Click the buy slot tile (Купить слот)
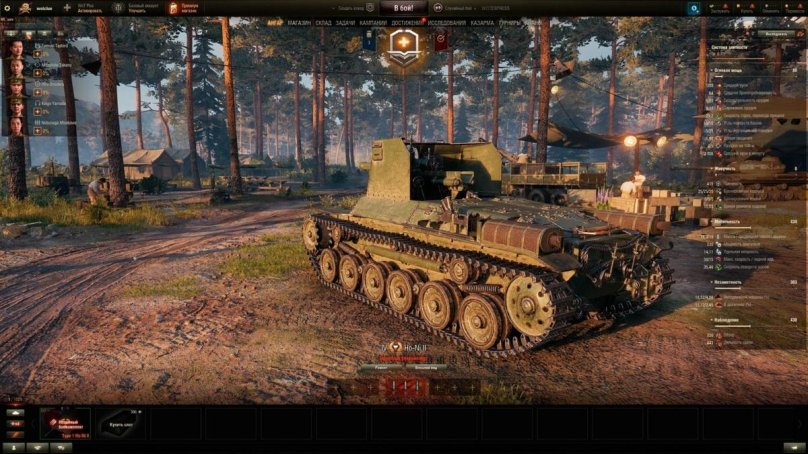The height and width of the screenshot is (454, 808). 120,423
